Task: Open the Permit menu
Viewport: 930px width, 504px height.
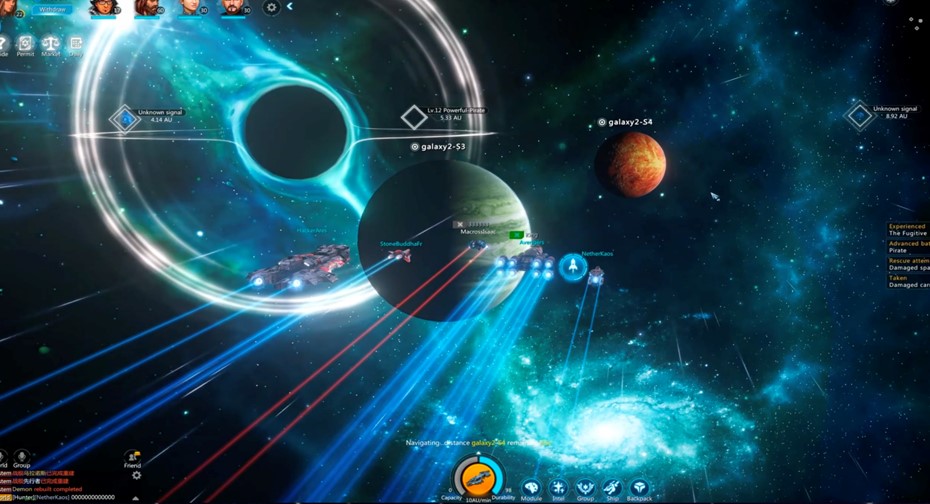Action: point(25,44)
